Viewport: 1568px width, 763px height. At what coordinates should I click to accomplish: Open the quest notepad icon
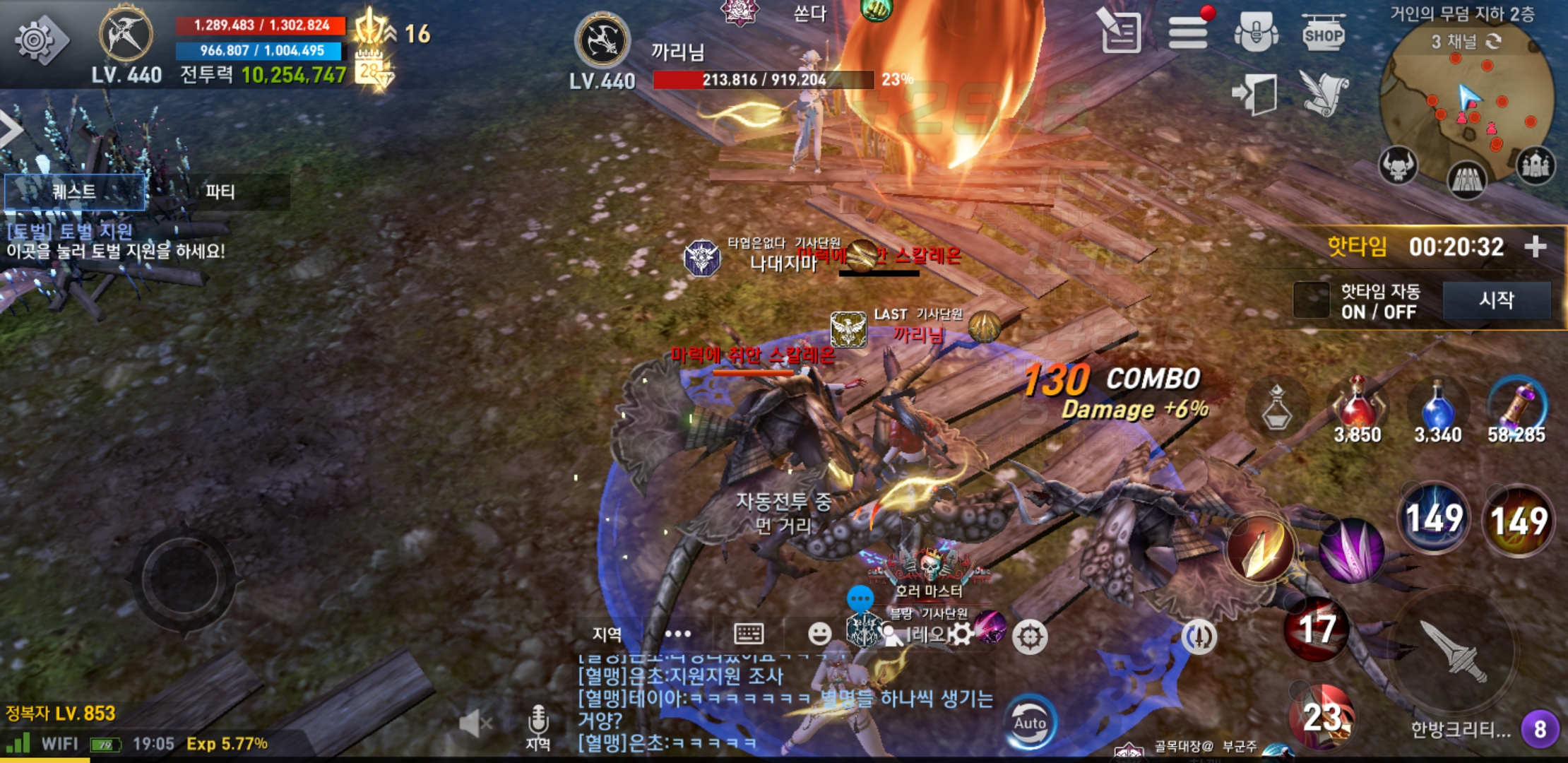(1122, 32)
